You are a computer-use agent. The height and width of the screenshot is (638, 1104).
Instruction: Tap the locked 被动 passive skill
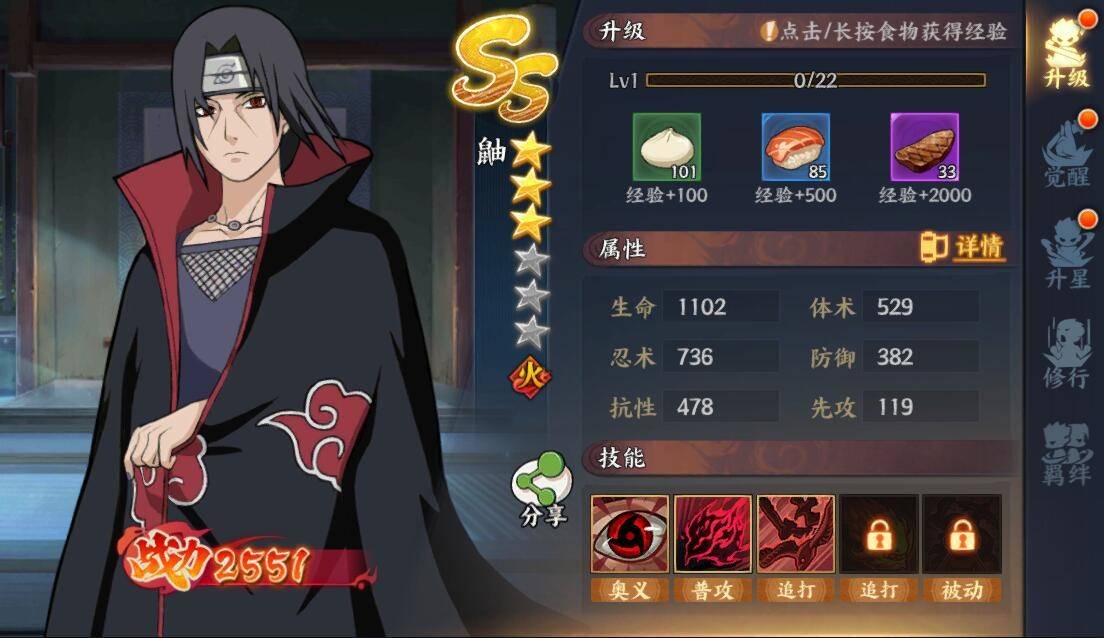[x=962, y=534]
